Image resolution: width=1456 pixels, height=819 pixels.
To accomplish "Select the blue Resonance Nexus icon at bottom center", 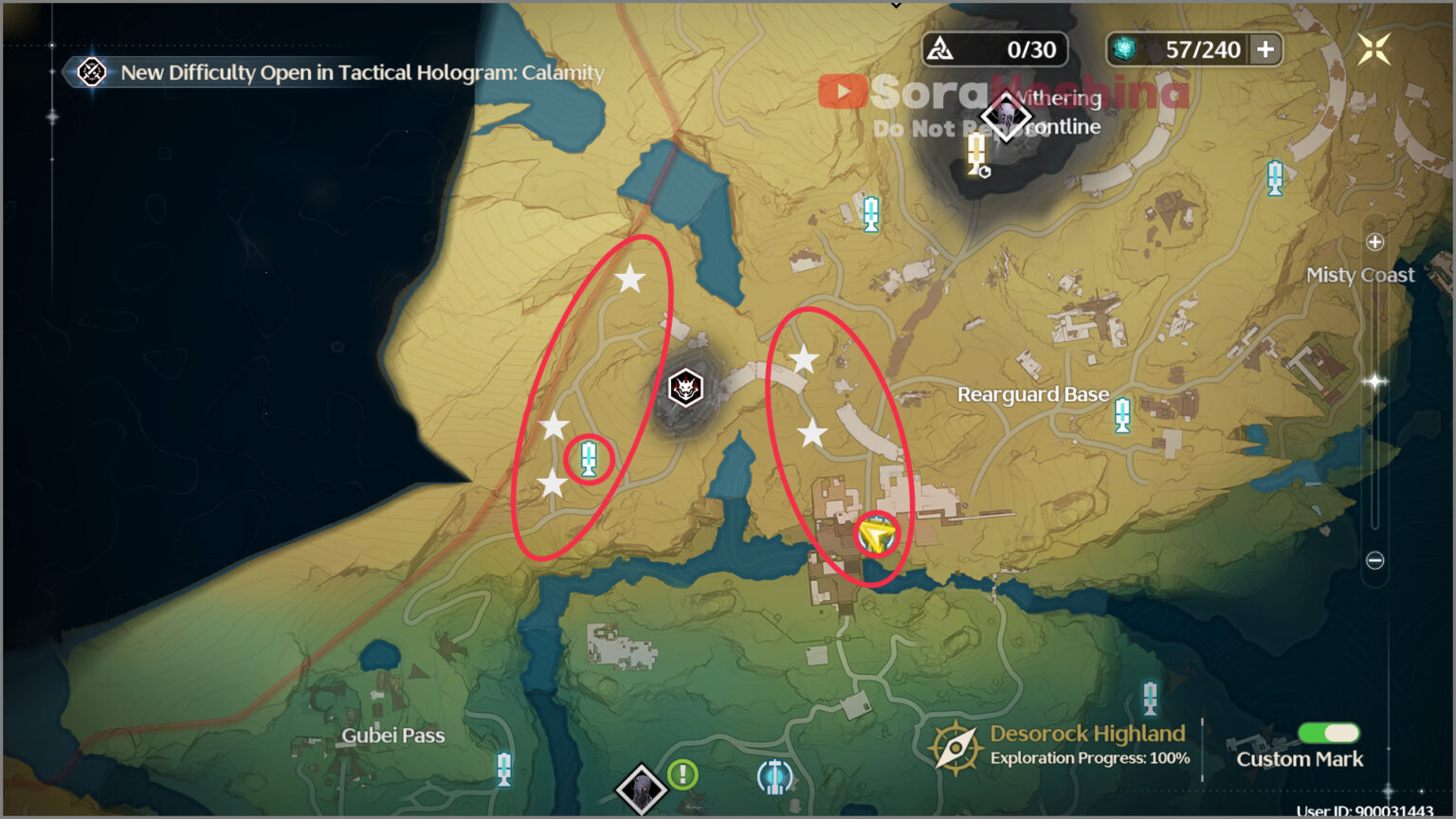I will pos(773,777).
